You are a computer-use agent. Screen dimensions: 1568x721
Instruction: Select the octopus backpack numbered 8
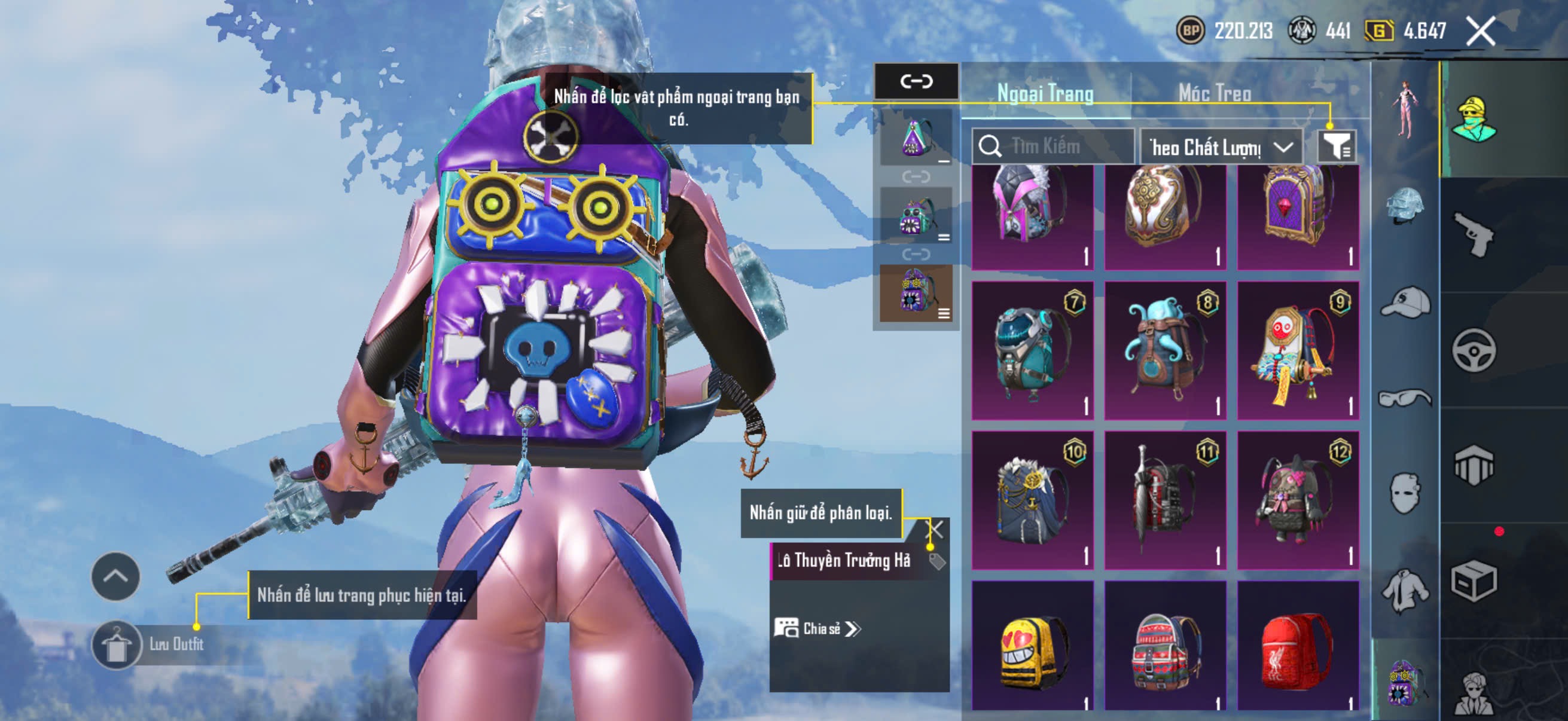tap(1164, 350)
